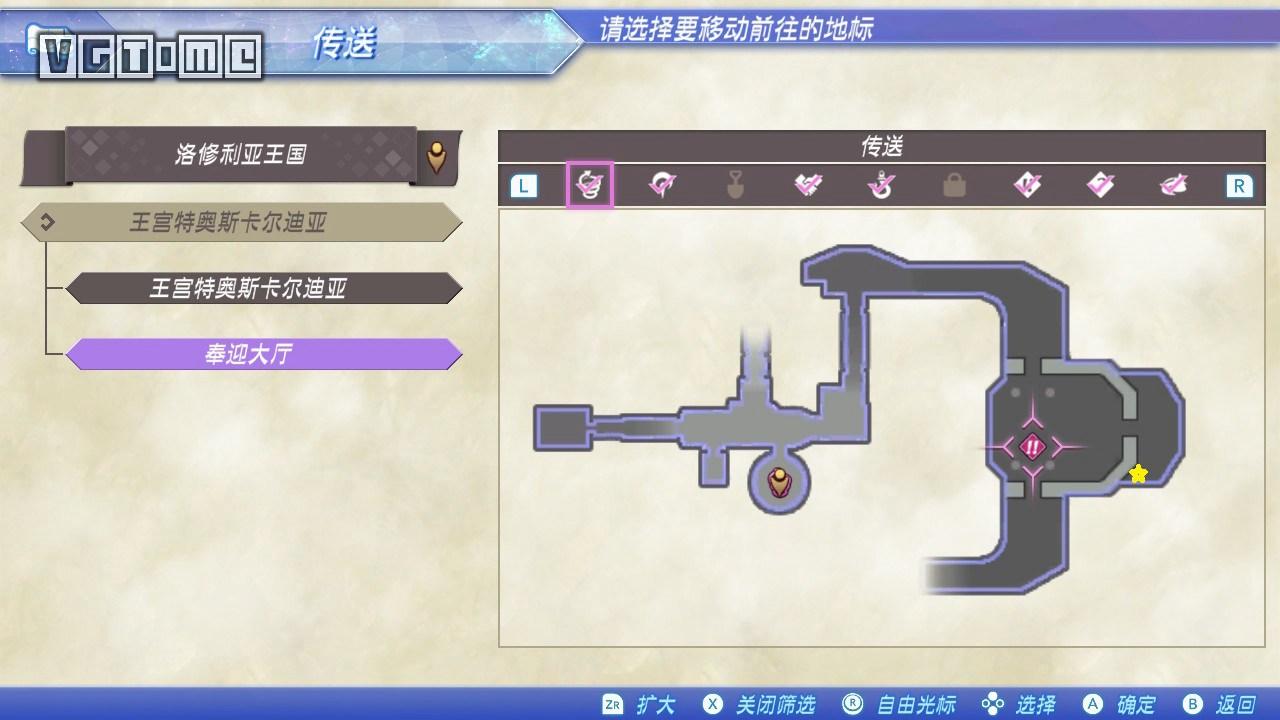Click the yellow star landmark on the map

(1140, 474)
